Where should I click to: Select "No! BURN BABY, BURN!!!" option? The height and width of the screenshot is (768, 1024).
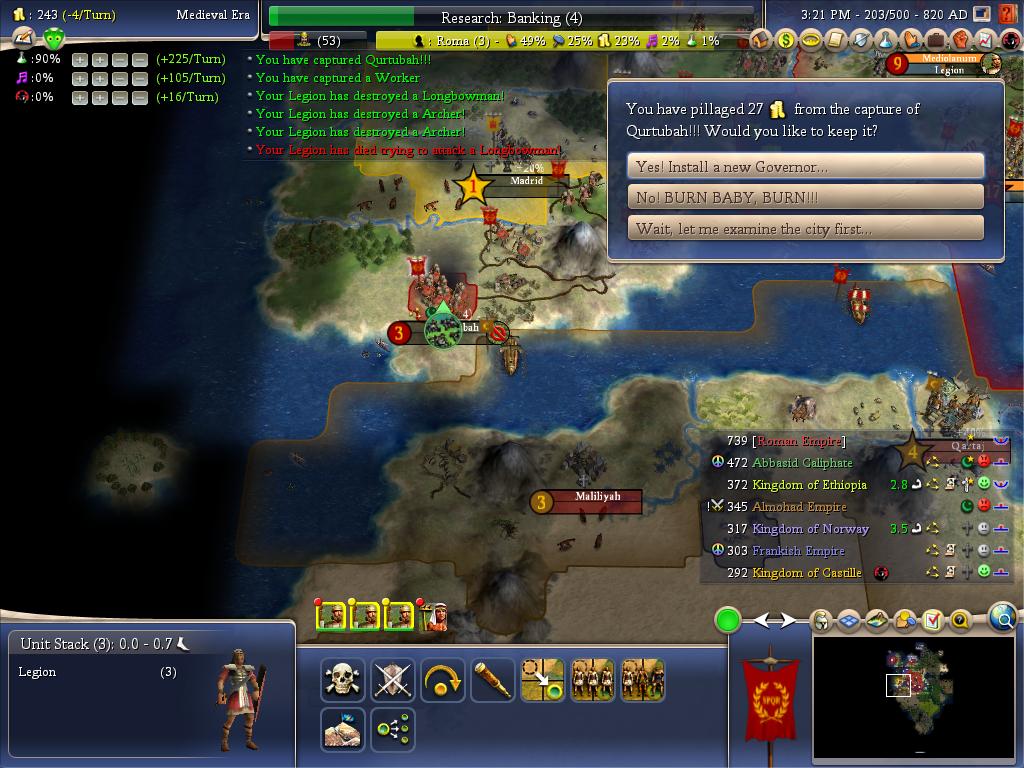(805, 198)
